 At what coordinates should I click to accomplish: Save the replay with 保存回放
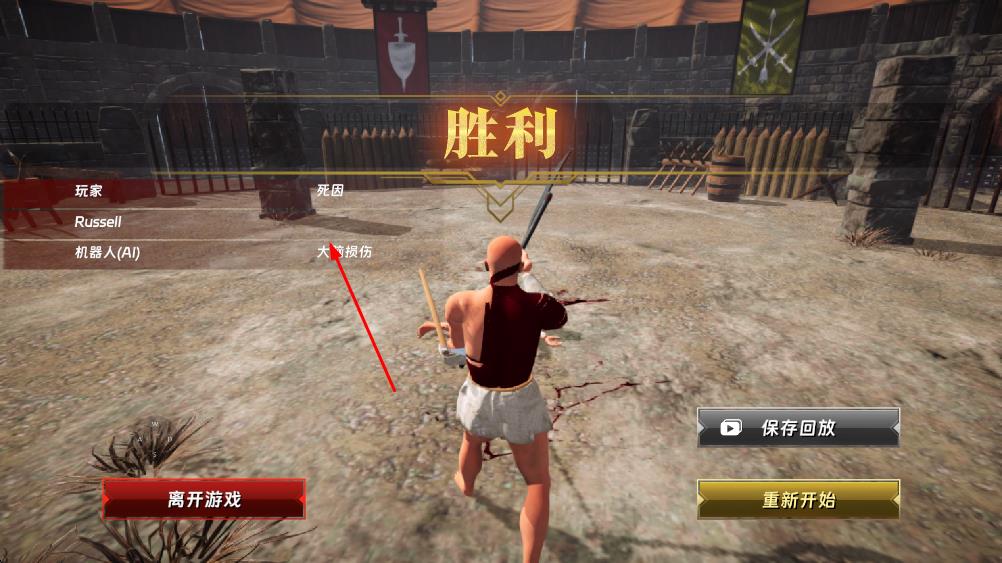(798, 428)
